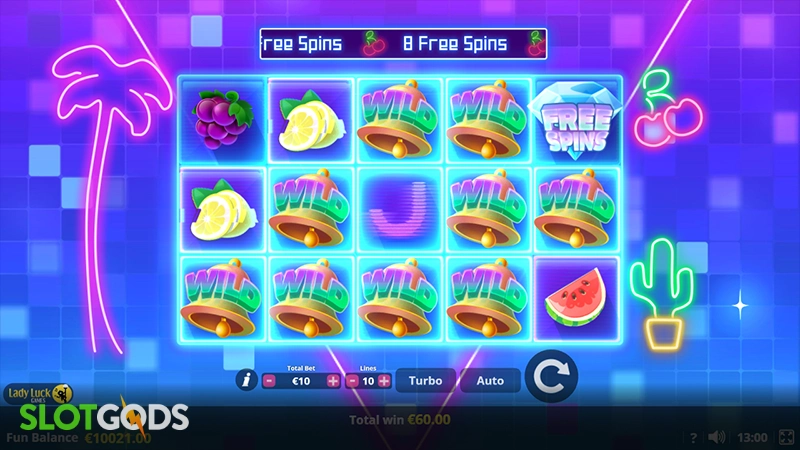Reduce the number of Lines

click(352, 381)
